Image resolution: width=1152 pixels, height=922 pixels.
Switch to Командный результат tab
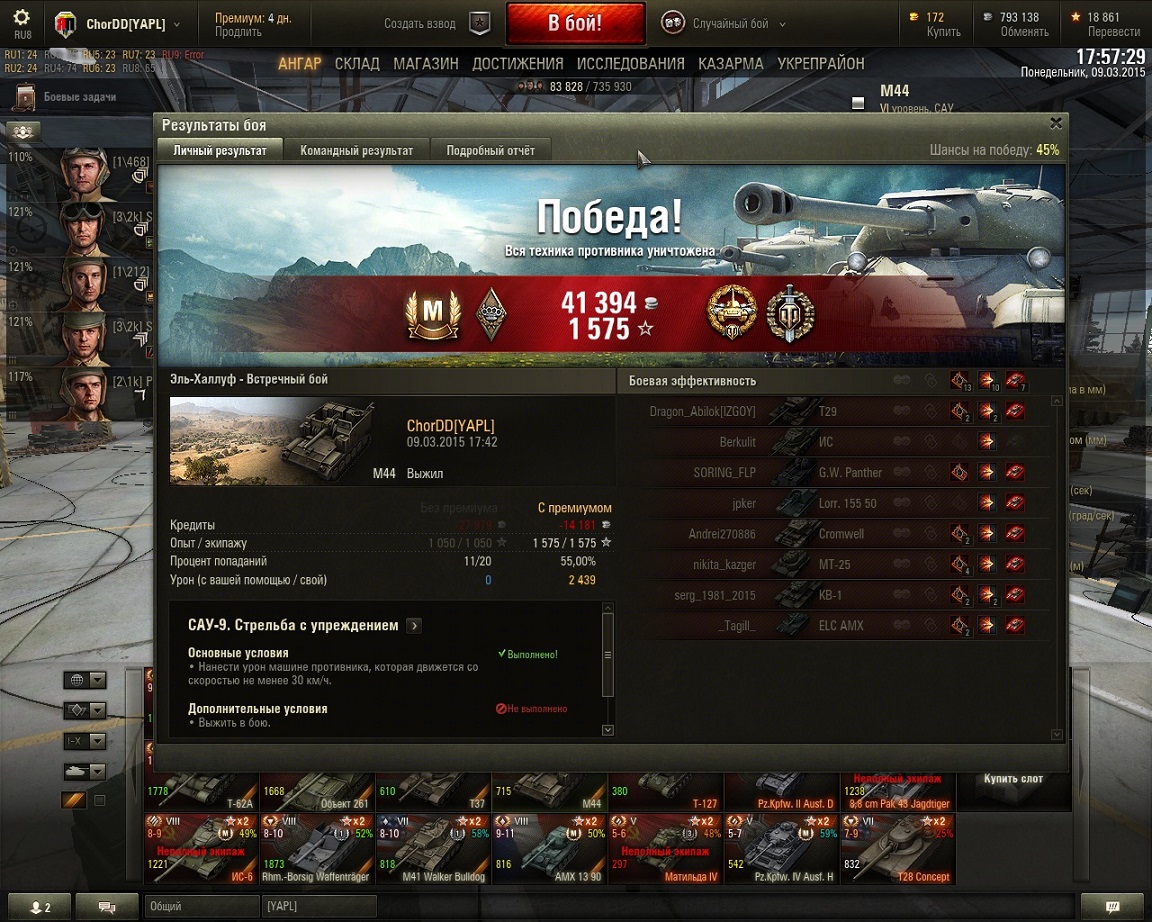pyautogui.click(x=356, y=151)
